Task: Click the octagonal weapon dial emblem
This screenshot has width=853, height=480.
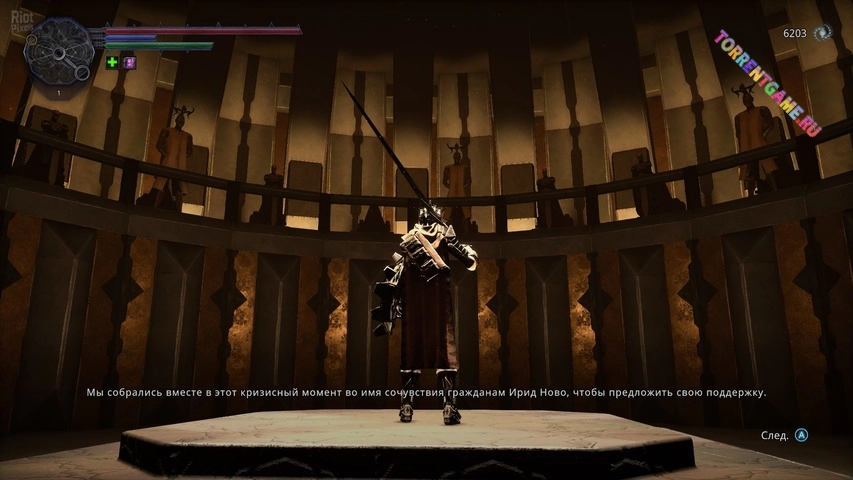Action: coord(58,52)
